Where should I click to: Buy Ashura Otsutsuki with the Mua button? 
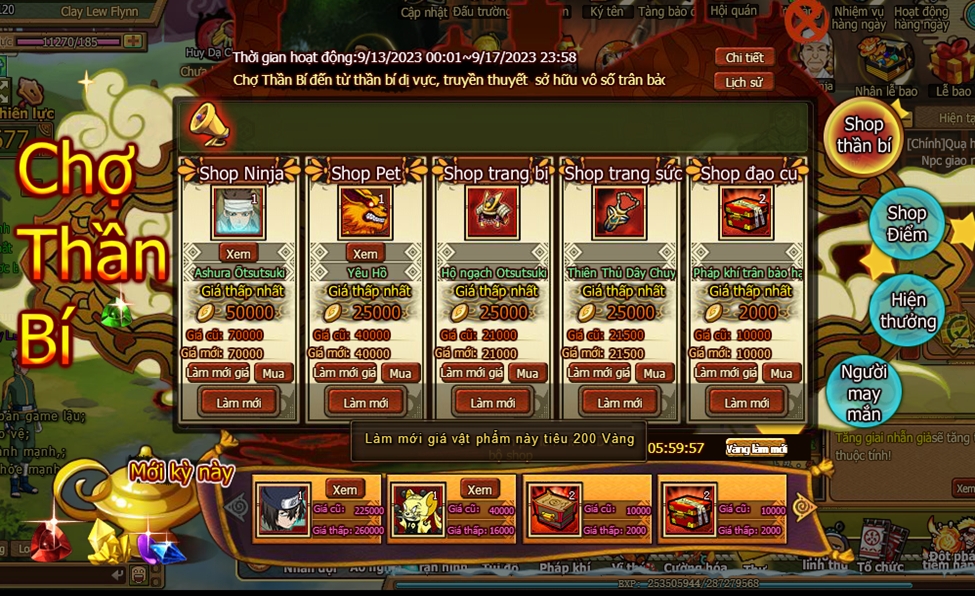273,373
